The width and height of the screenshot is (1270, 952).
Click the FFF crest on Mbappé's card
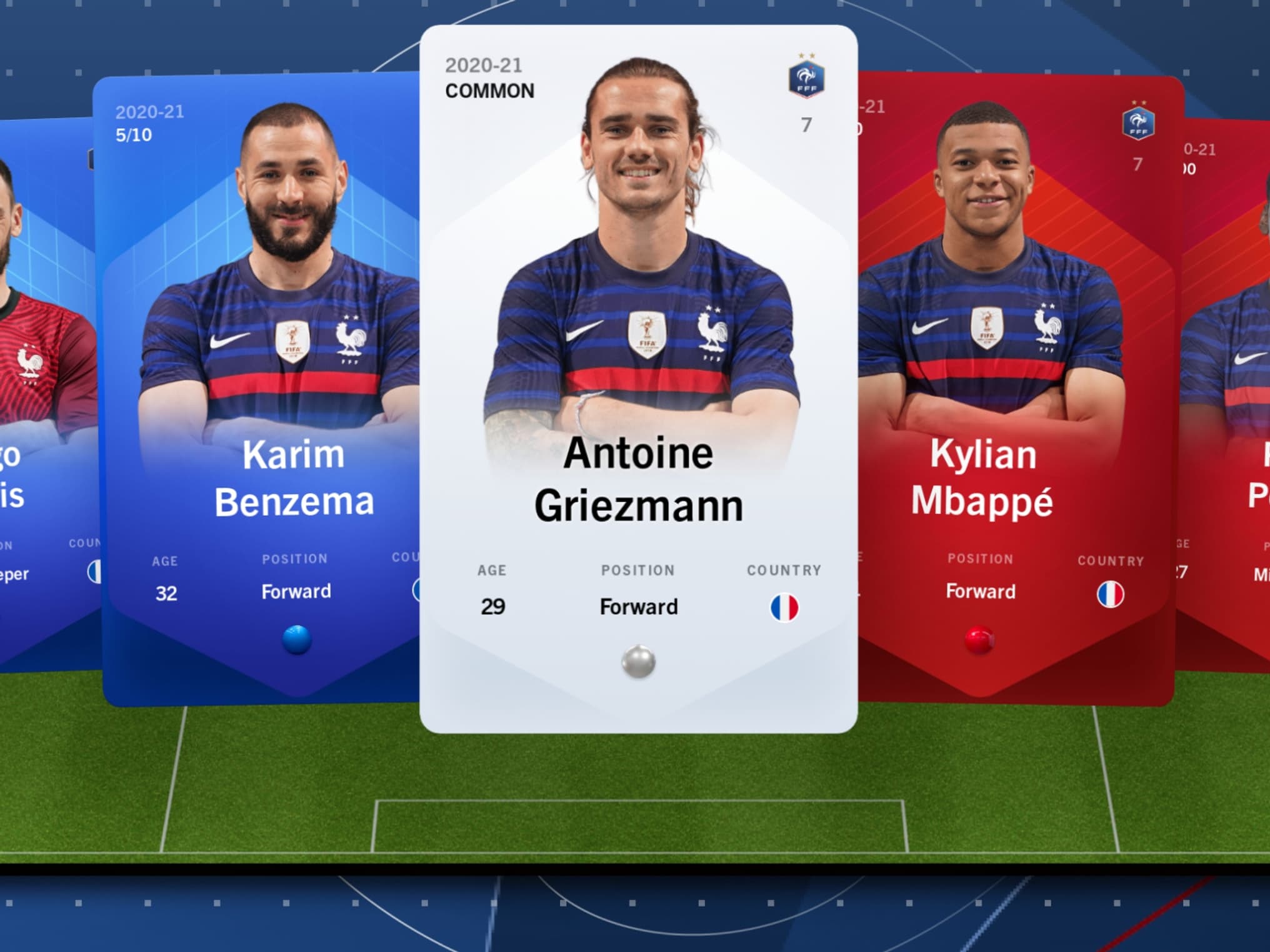(x=1139, y=124)
